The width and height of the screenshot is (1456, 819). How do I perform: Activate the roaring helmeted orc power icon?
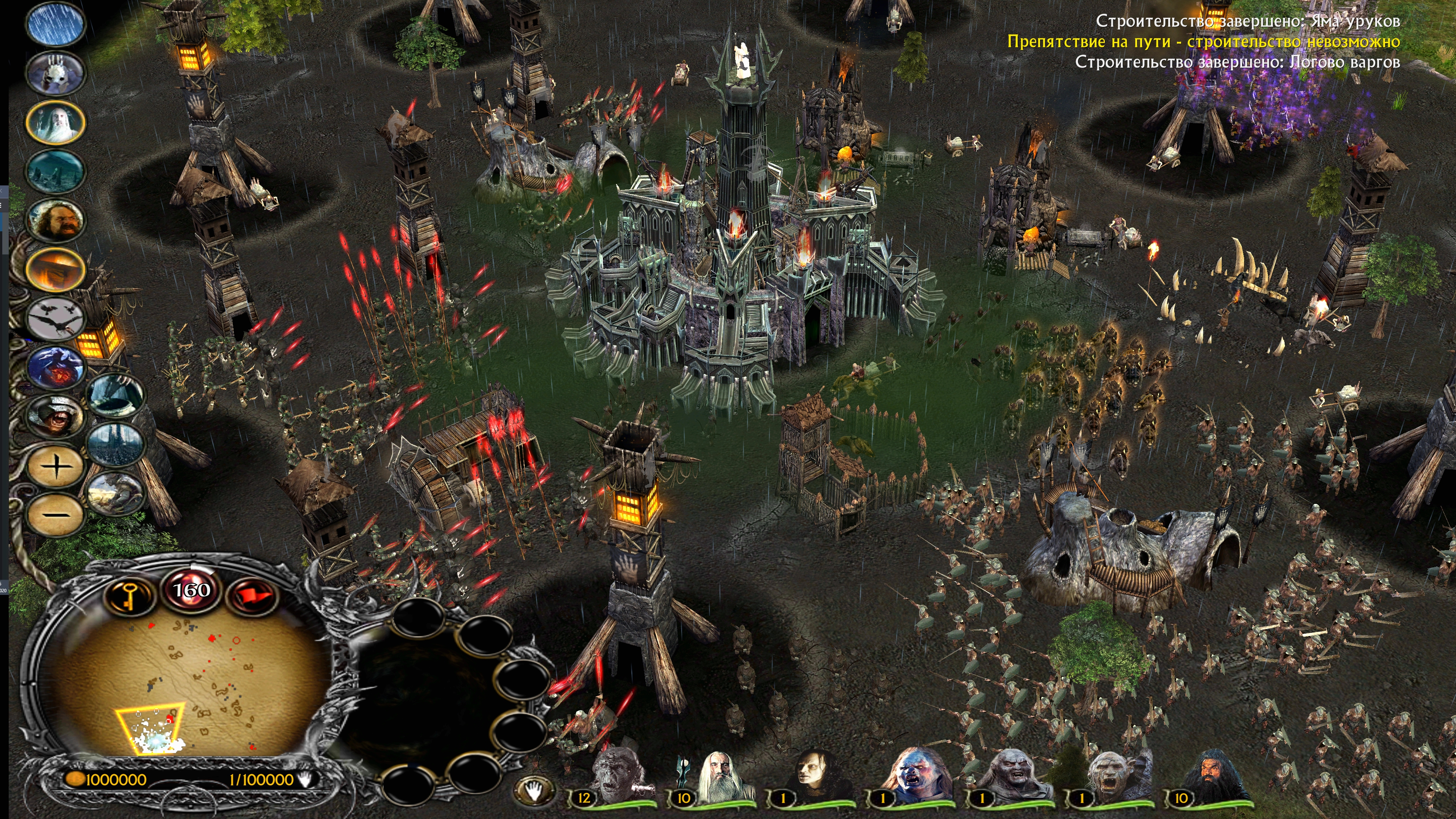point(55,417)
